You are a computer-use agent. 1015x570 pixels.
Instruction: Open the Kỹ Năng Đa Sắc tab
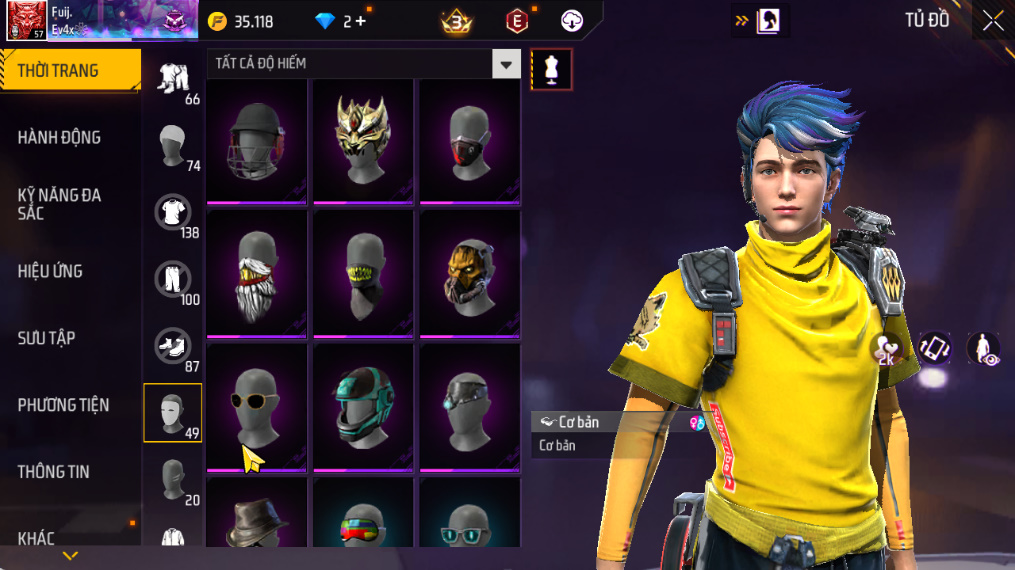tap(60, 204)
